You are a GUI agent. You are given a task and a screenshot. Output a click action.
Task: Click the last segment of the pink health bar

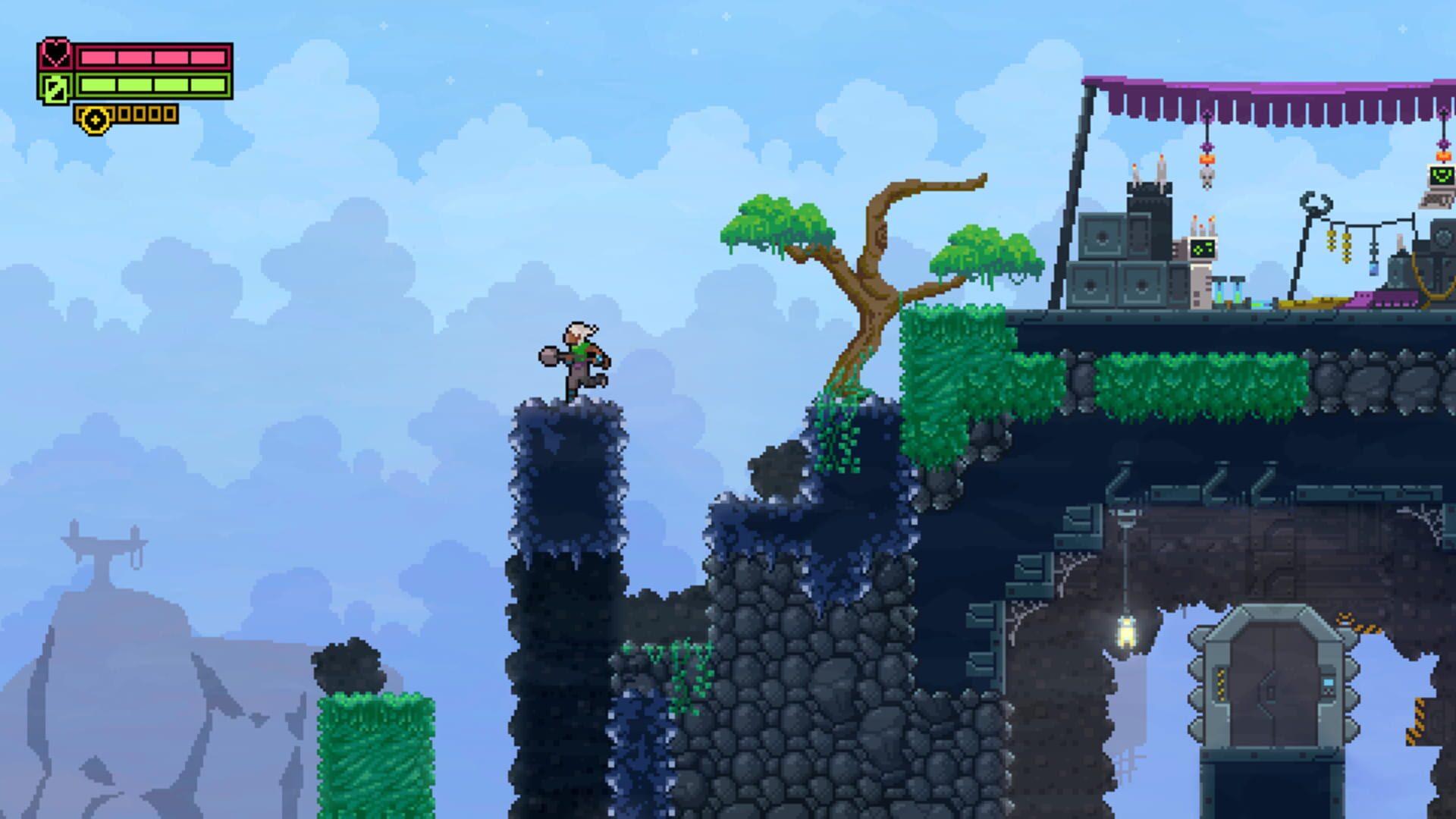tap(206, 58)
